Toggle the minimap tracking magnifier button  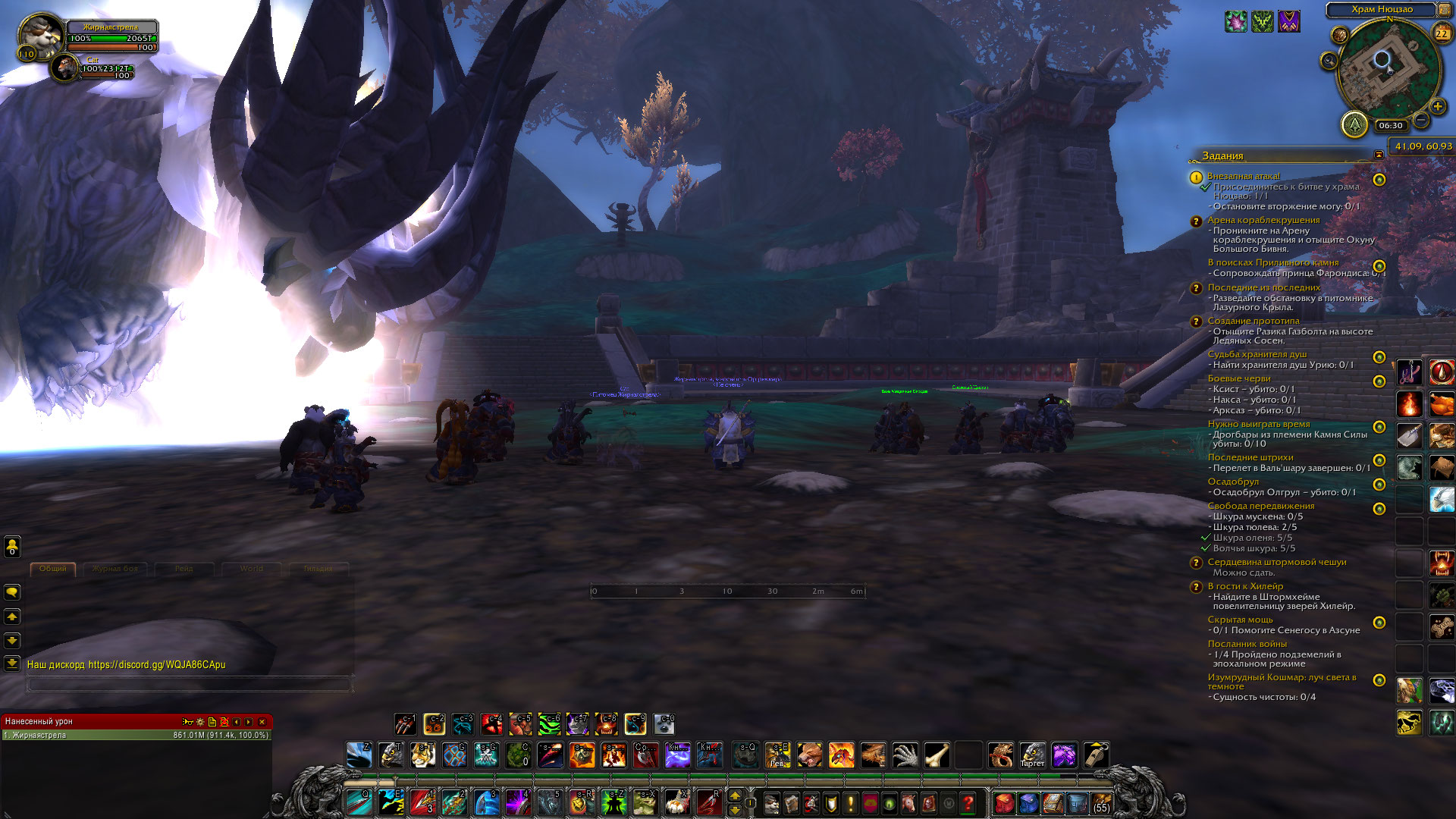[1329, 61]
